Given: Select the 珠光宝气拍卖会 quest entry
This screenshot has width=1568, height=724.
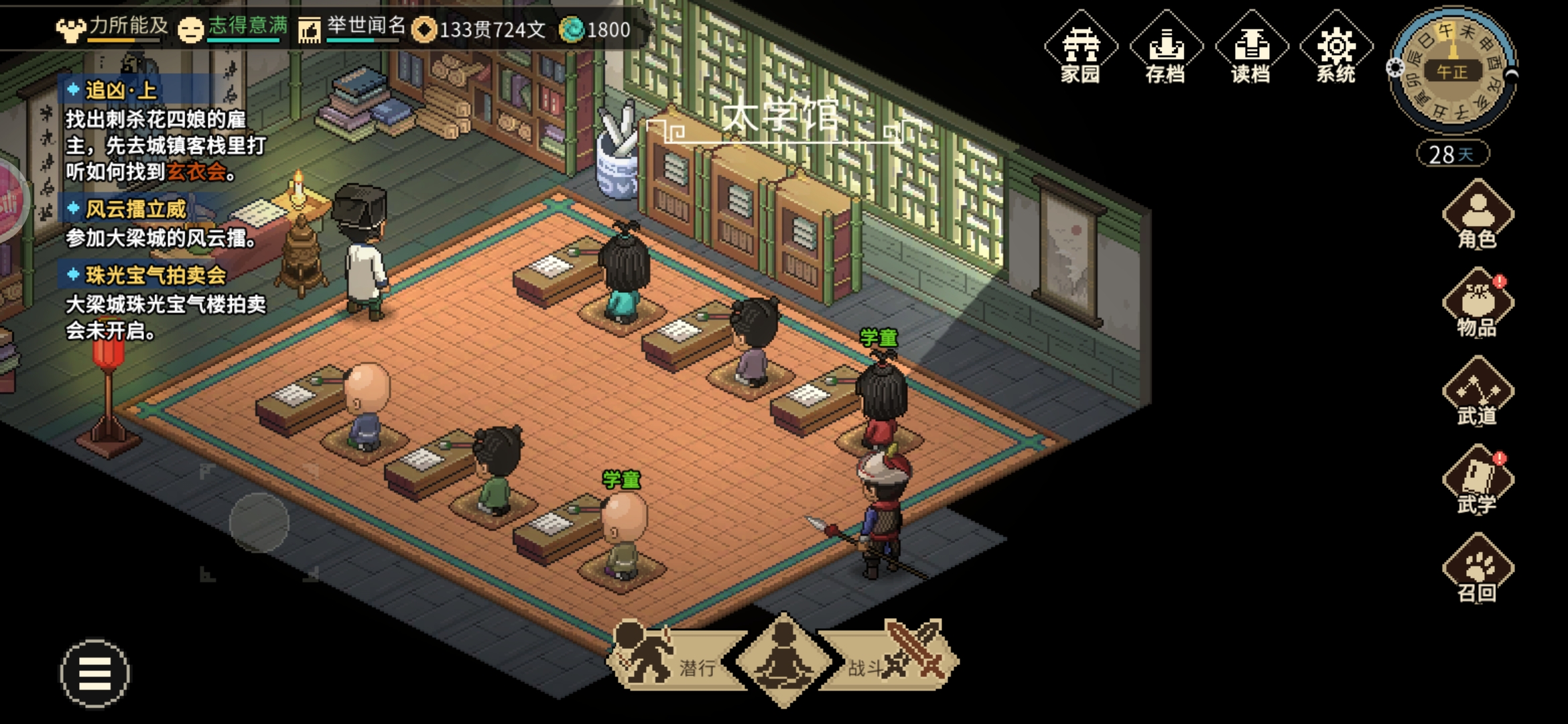Looking at the screenshot, I should click(155, 276).
